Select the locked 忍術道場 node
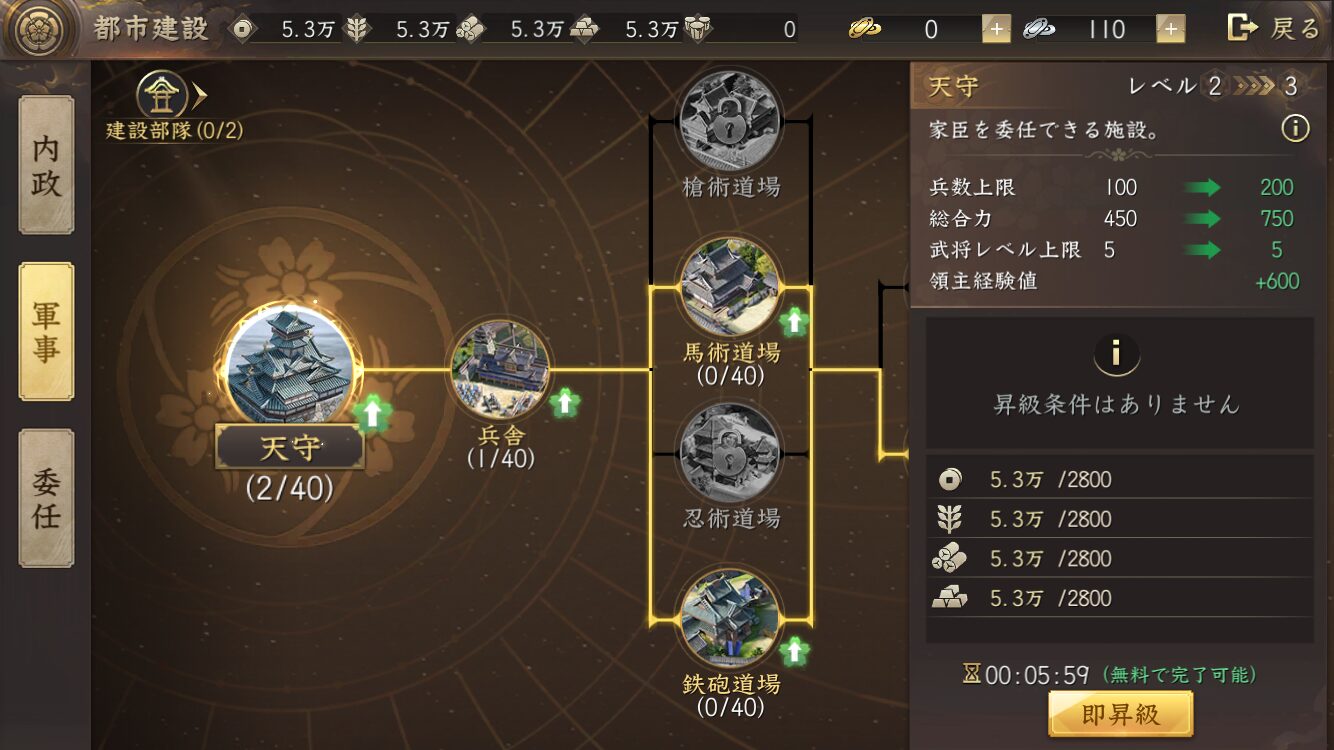The height and width of the screenshot is (750, 1334). [730, 453]
